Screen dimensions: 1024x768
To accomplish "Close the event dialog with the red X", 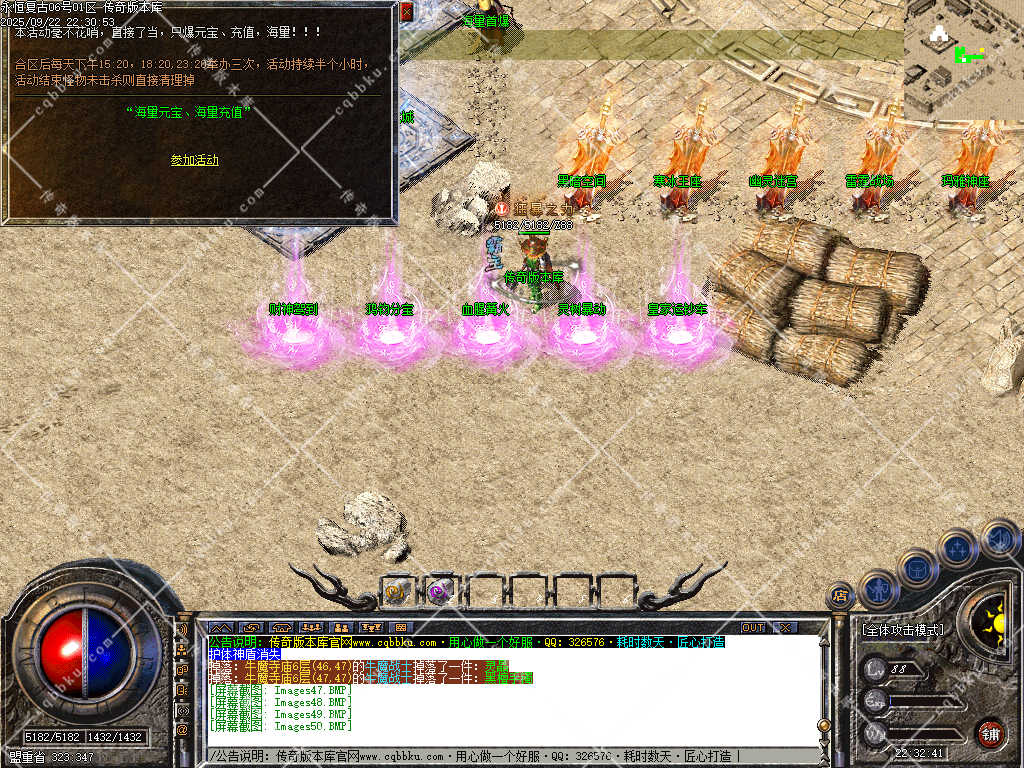I will click(x=406, y=13).
